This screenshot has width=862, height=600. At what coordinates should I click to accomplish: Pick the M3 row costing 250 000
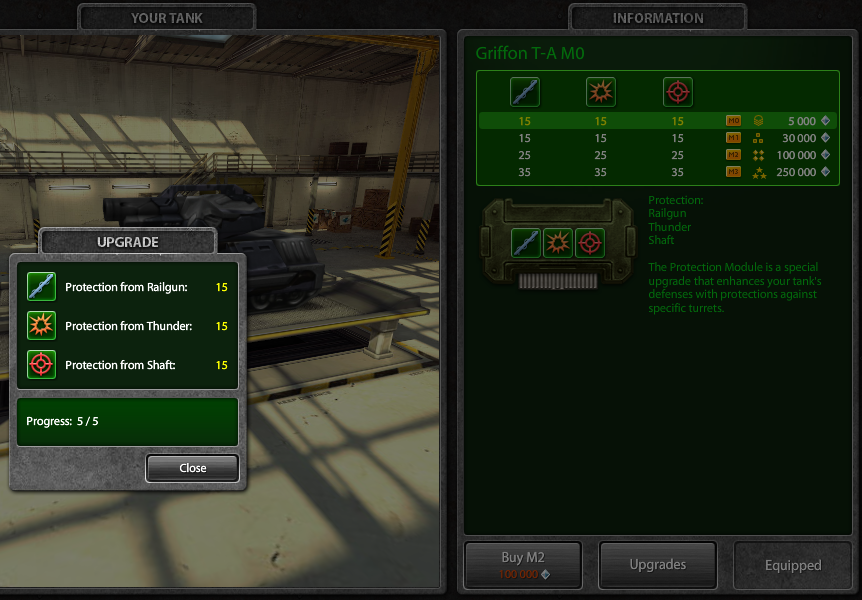[658, 173]
